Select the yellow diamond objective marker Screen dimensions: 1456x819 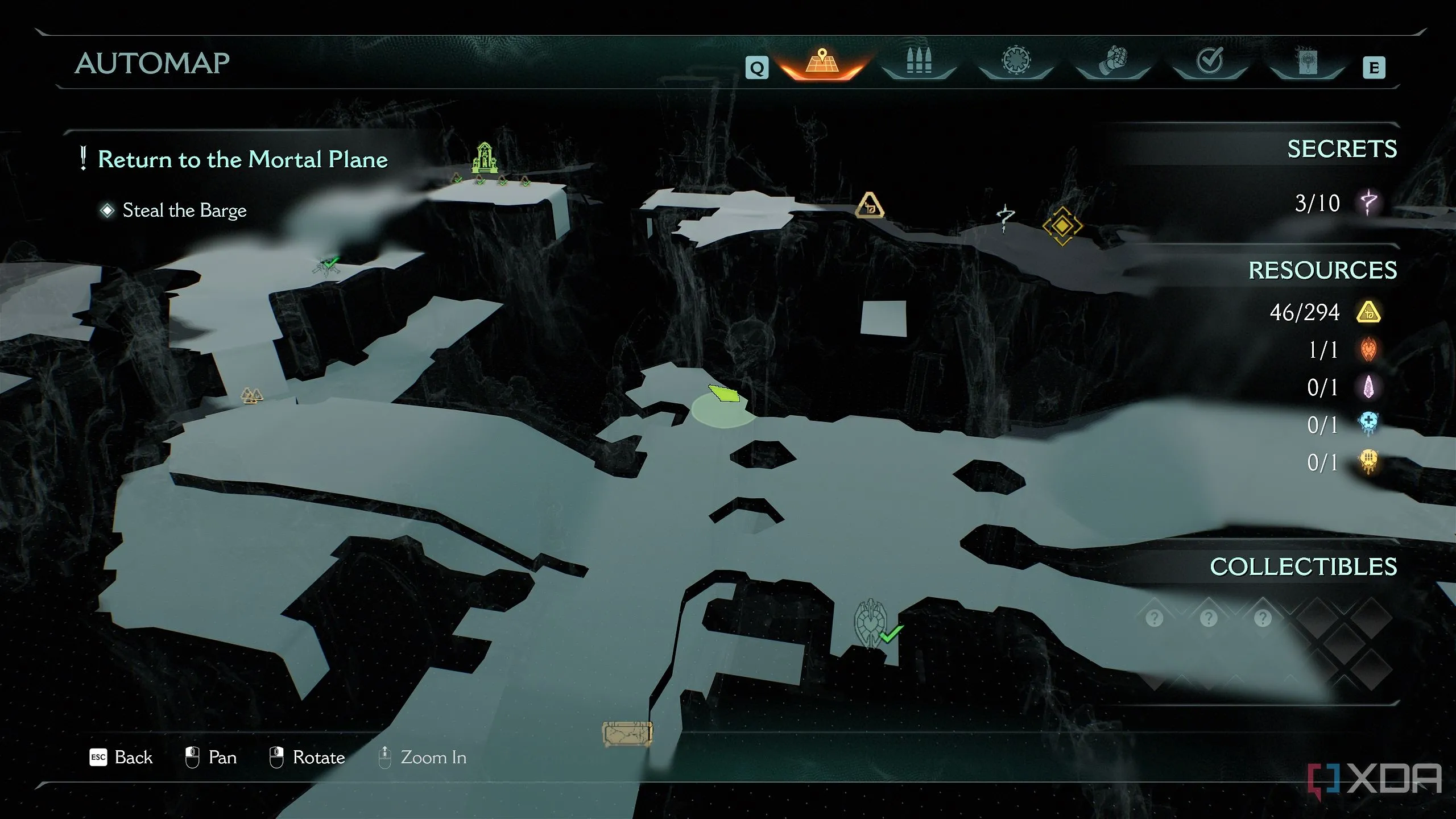click(x=1062, y=226)
